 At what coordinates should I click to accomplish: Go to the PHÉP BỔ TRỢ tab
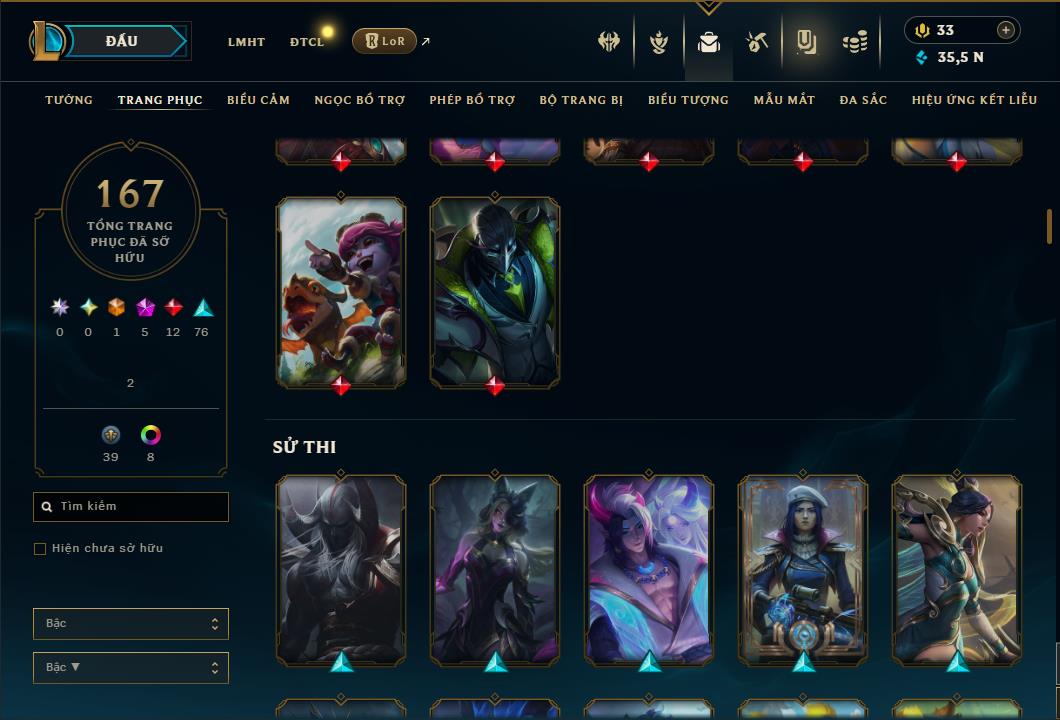tap(472, 100)
